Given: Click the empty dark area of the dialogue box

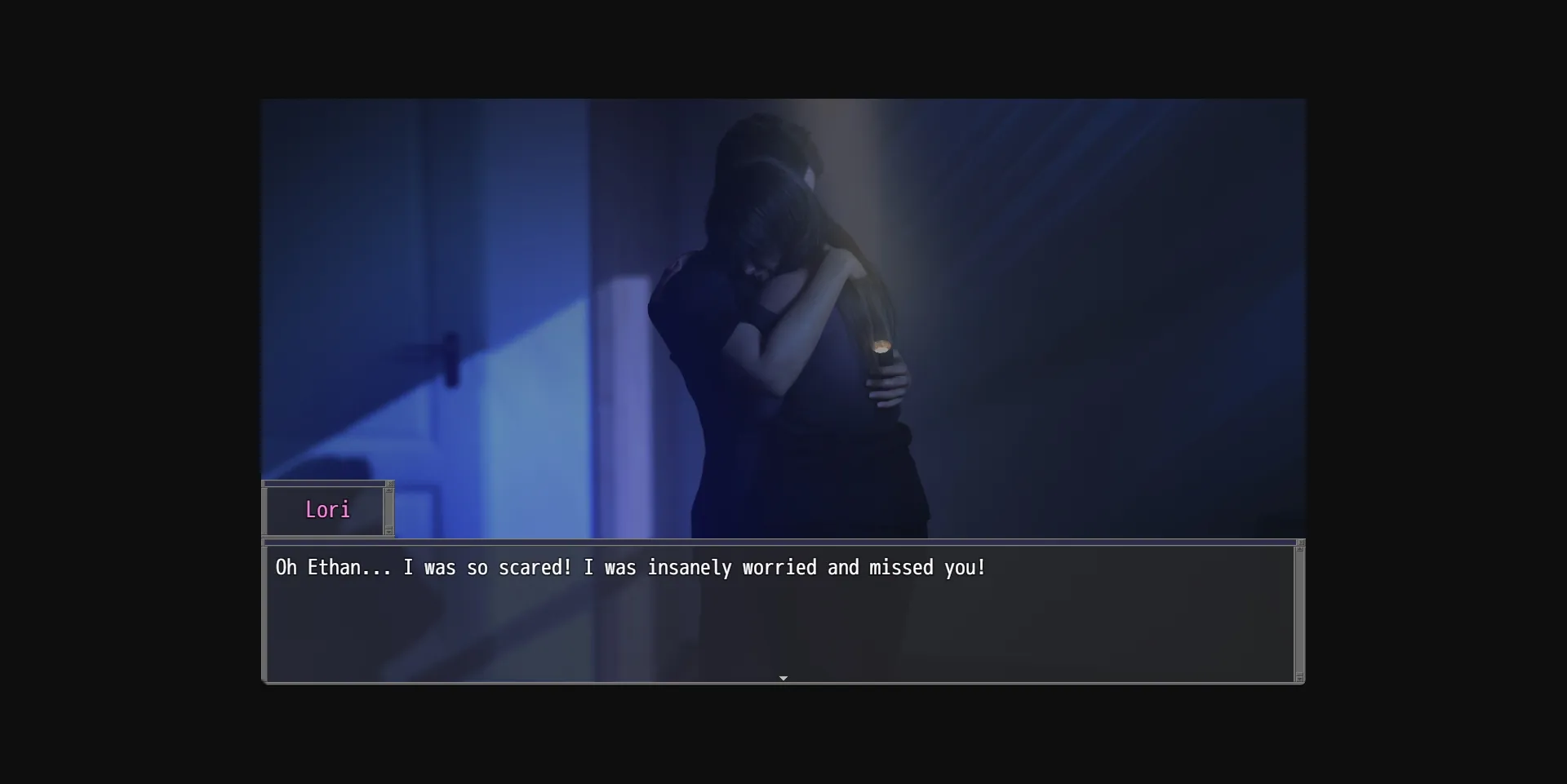Looking at the screenshot, I should (735, 632).
